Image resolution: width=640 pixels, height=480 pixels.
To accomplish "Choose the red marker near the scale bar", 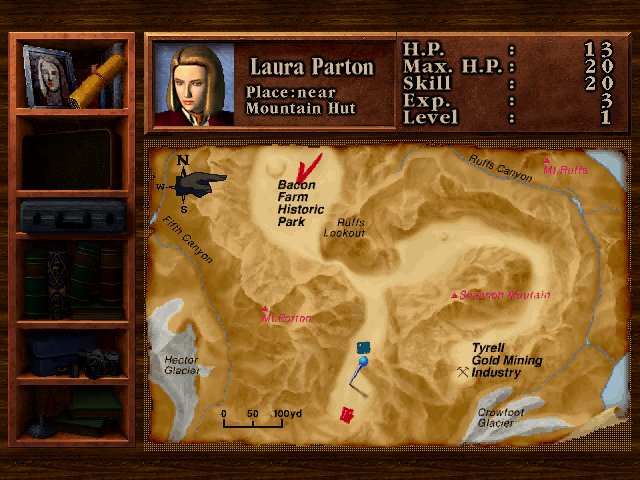I will click(347, 414).
